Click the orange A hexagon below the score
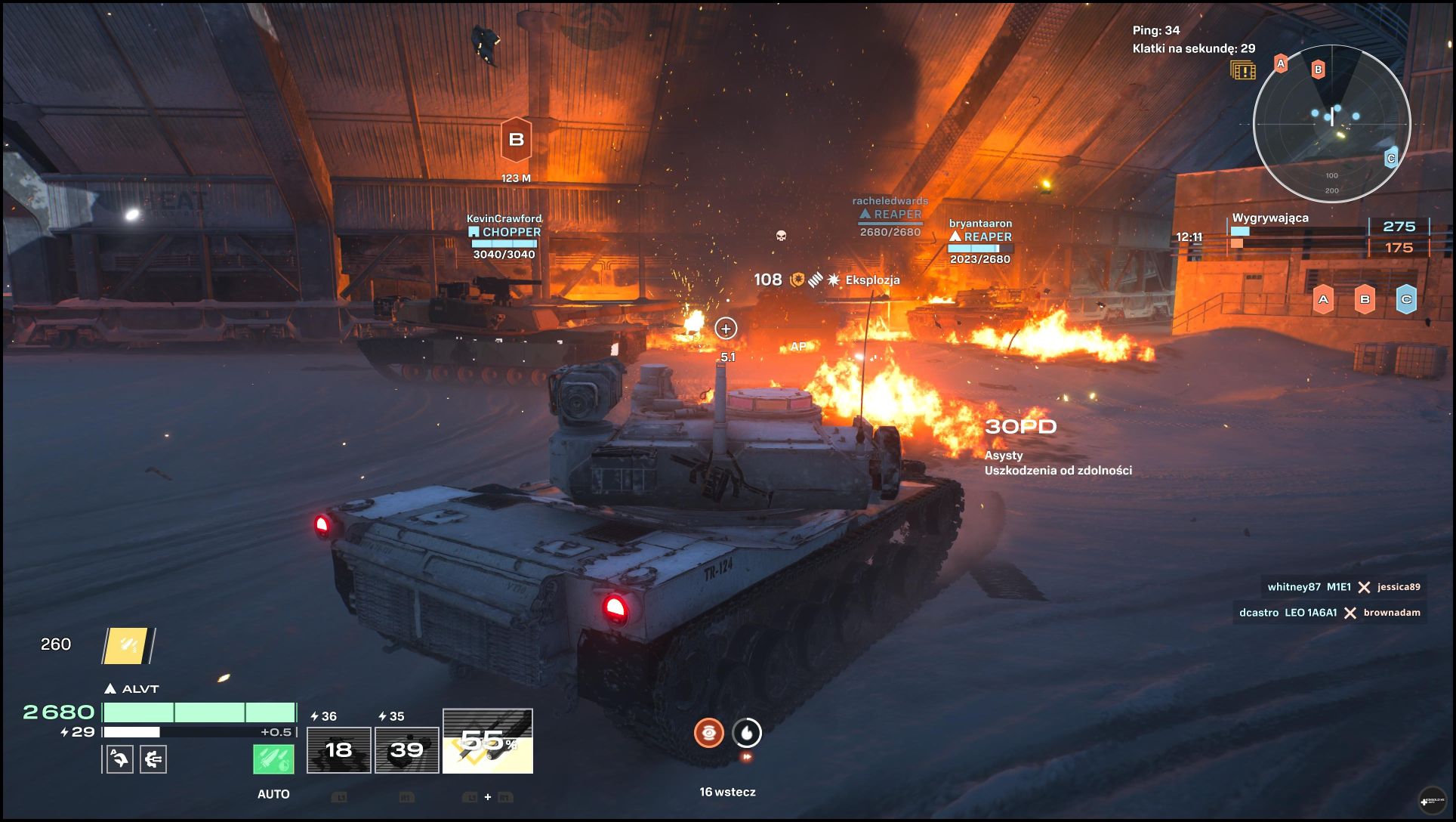Image resolution: width=1456 pixels, height=822 pixels. pos(1323,299)
